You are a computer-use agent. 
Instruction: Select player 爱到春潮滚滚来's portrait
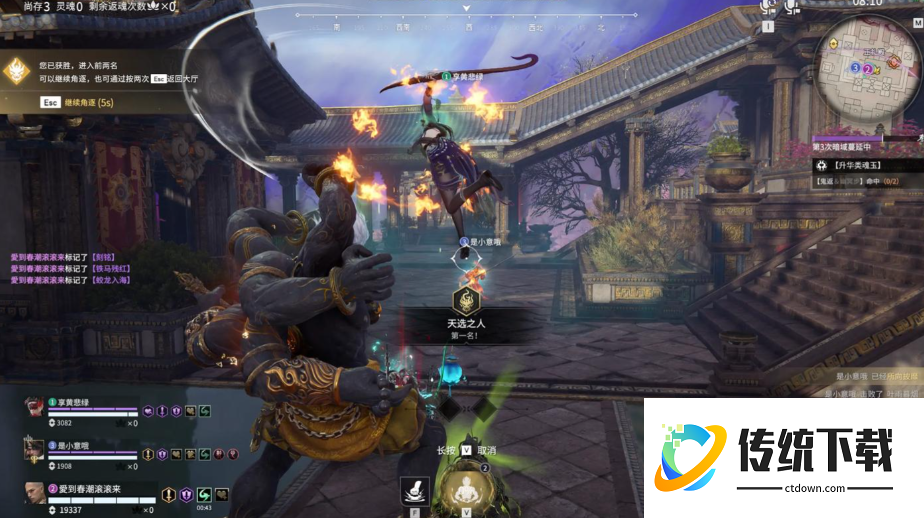pyautogui.click(x=35, y=494)
